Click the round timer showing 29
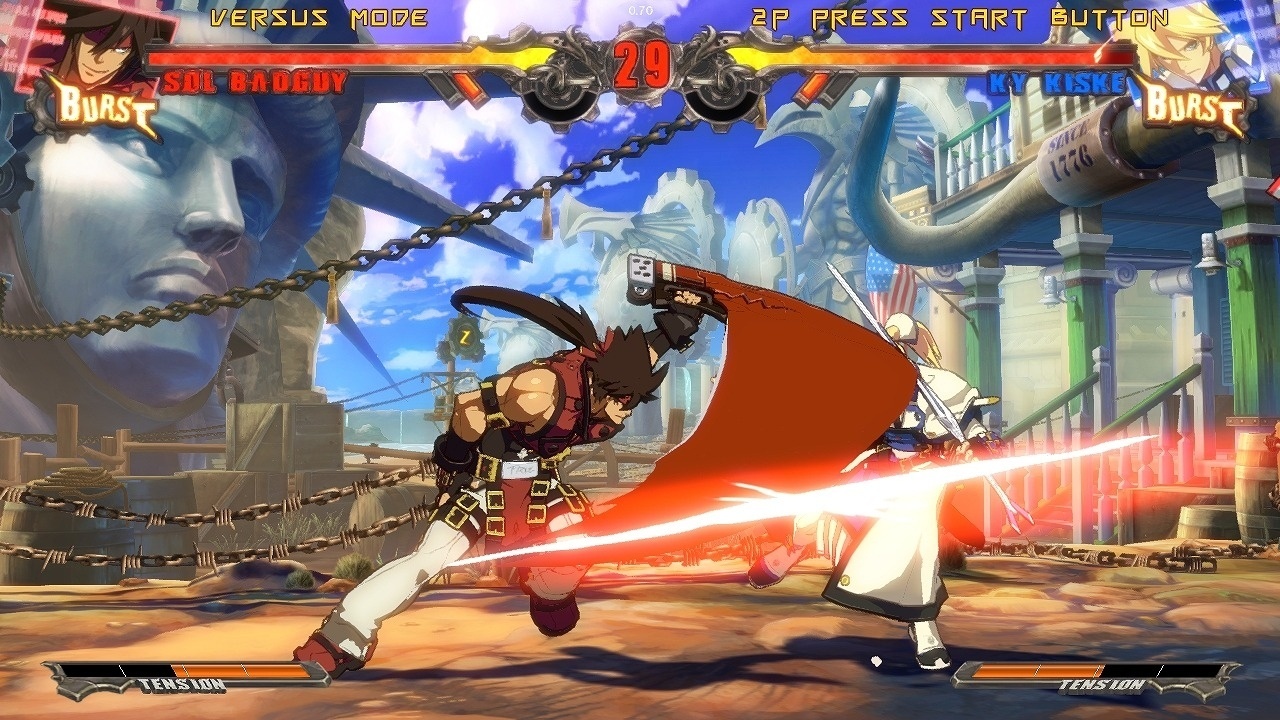Image resolution: width=1280 pixels, height=720 pixels. 640,62
